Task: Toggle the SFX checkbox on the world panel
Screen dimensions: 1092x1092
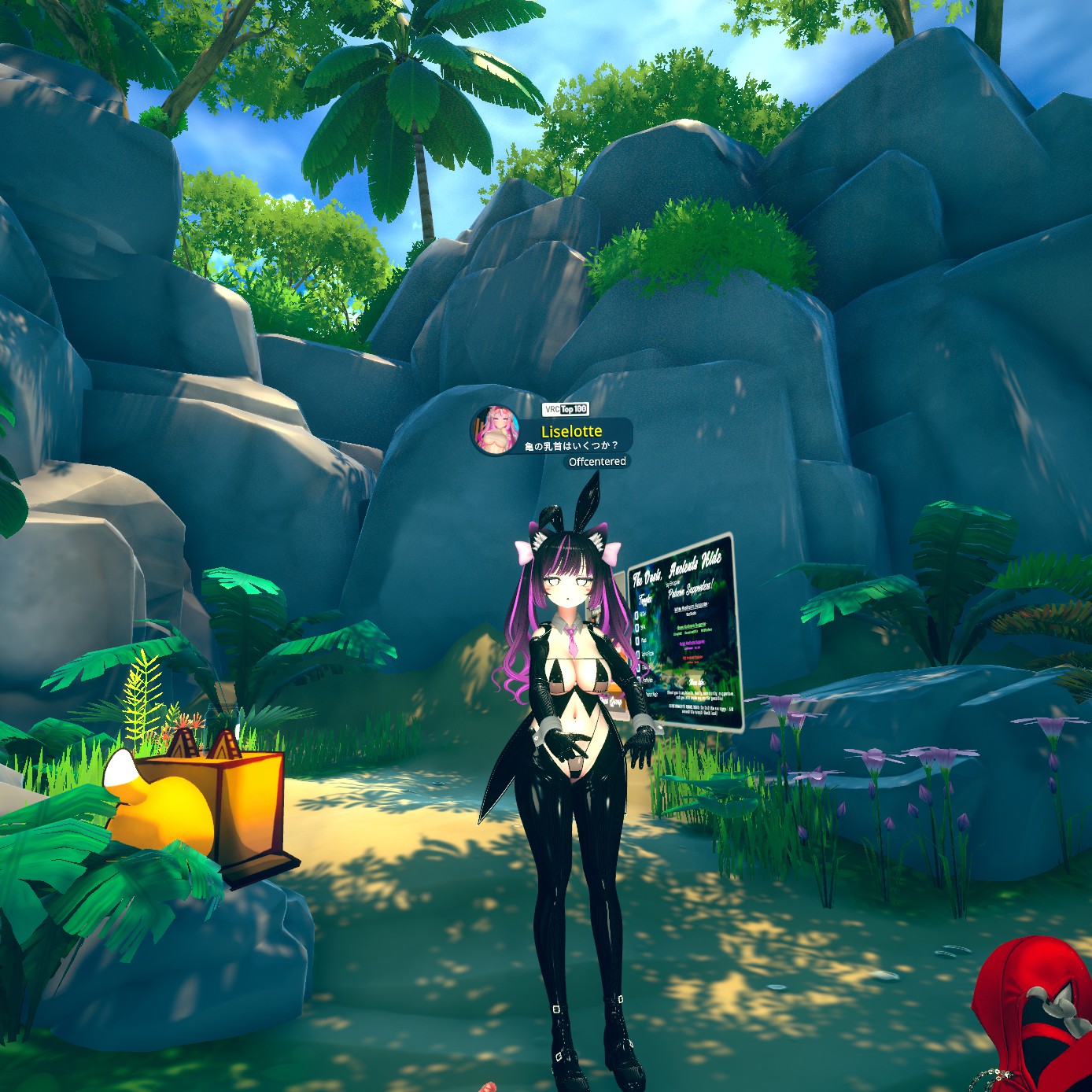Action: coord(637,628)
